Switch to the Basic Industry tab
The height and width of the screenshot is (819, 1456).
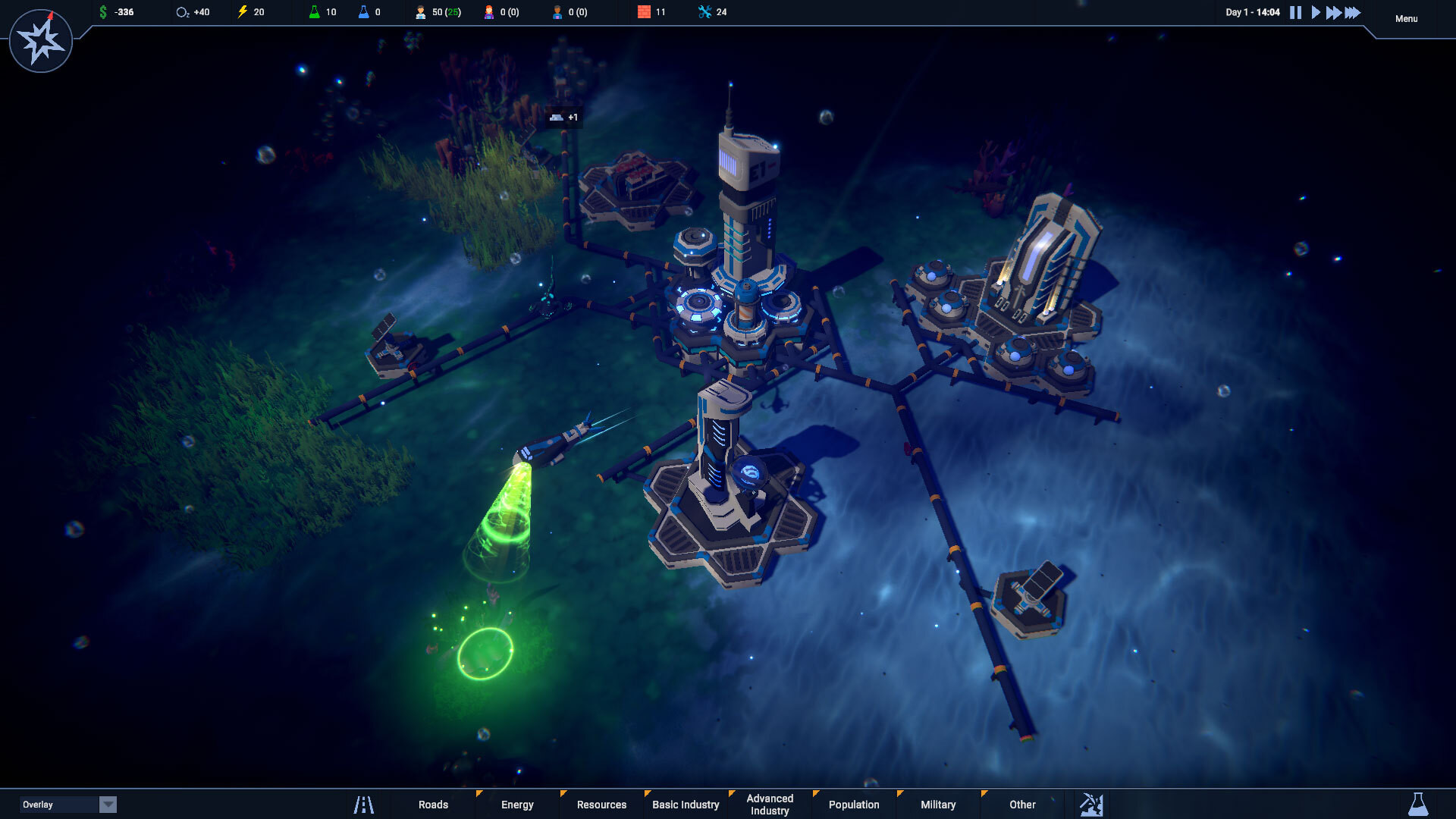tap(685, 805)
